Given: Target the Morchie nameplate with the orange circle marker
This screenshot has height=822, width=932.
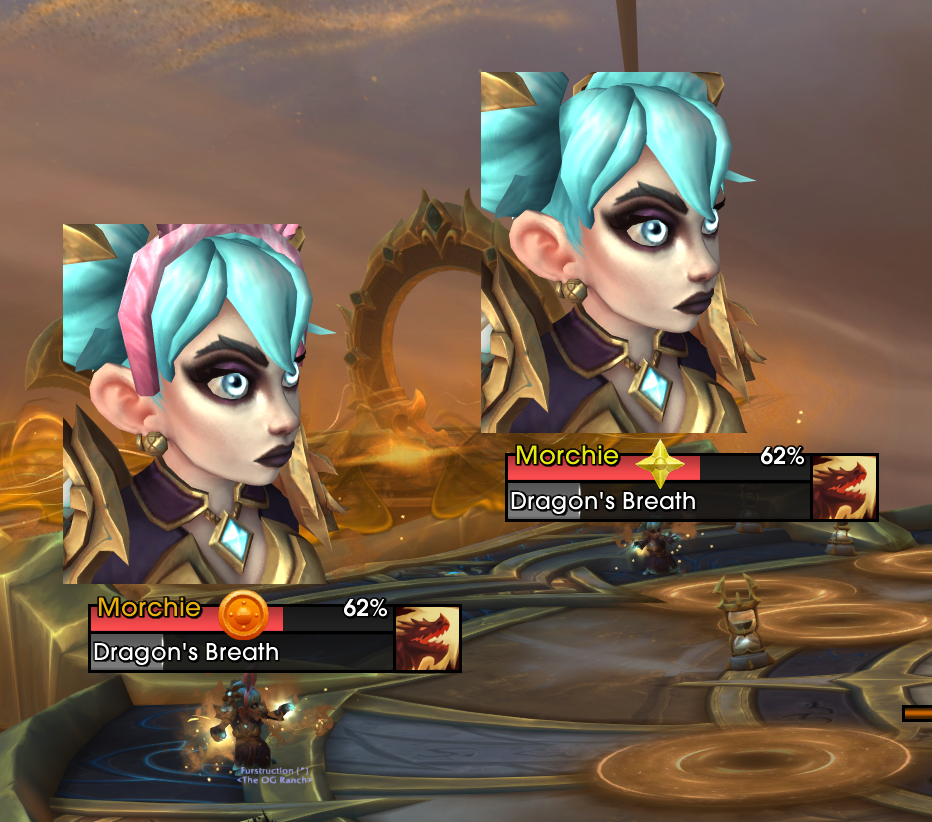Looking at the screenshot, I should coord(240,619).
